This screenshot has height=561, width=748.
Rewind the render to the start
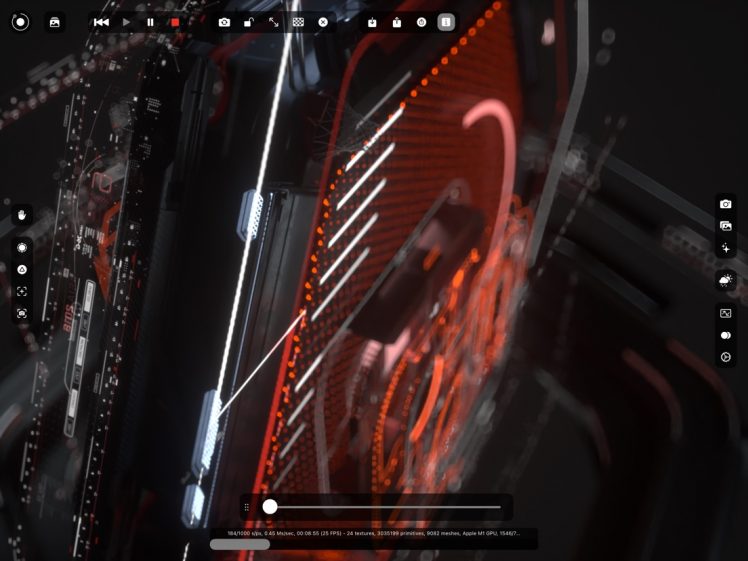pyautogui.click(x=101, y=22)
